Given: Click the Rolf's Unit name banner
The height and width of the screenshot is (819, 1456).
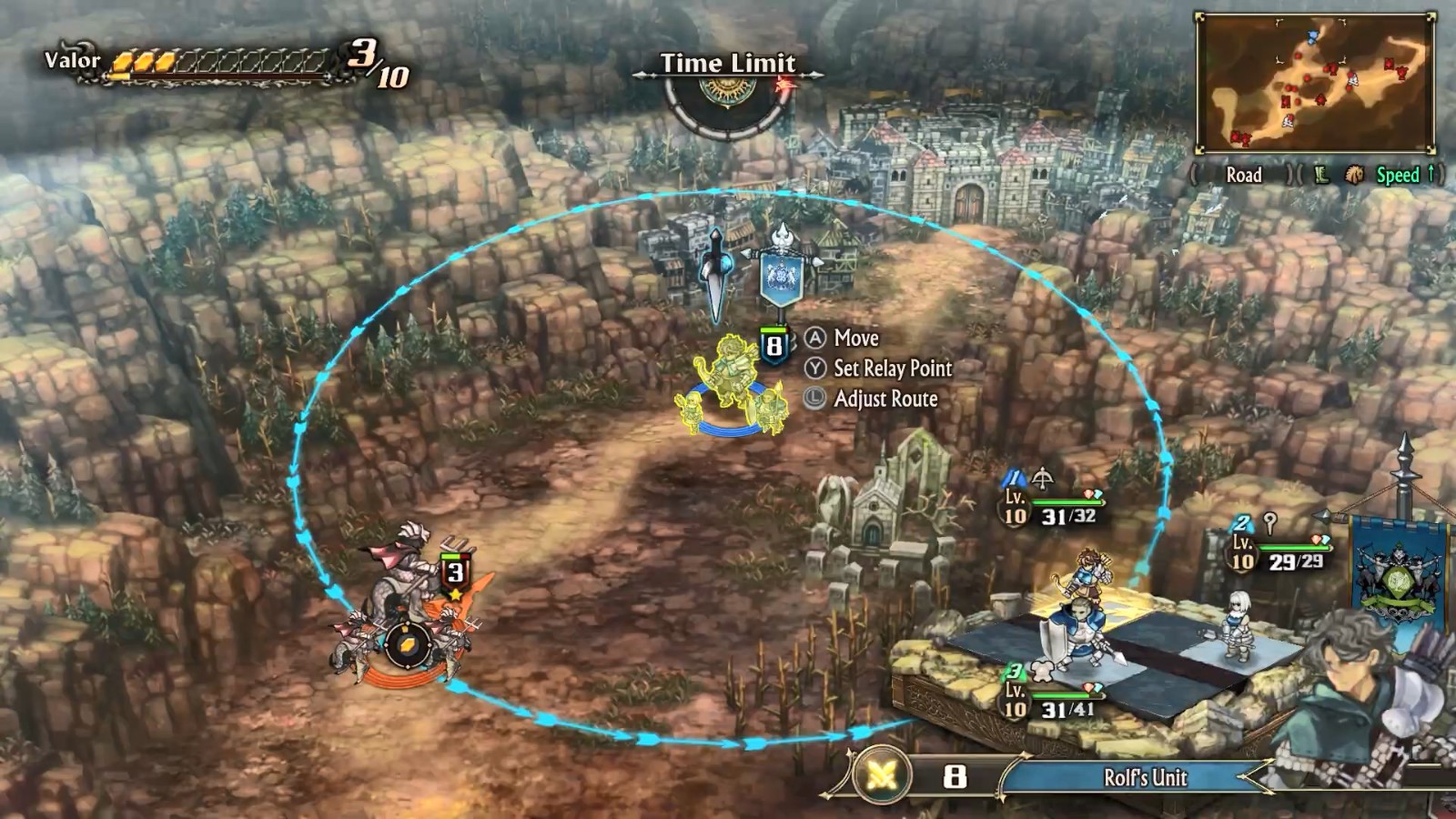Looking at the screenshot, I should coord(1144,777).
